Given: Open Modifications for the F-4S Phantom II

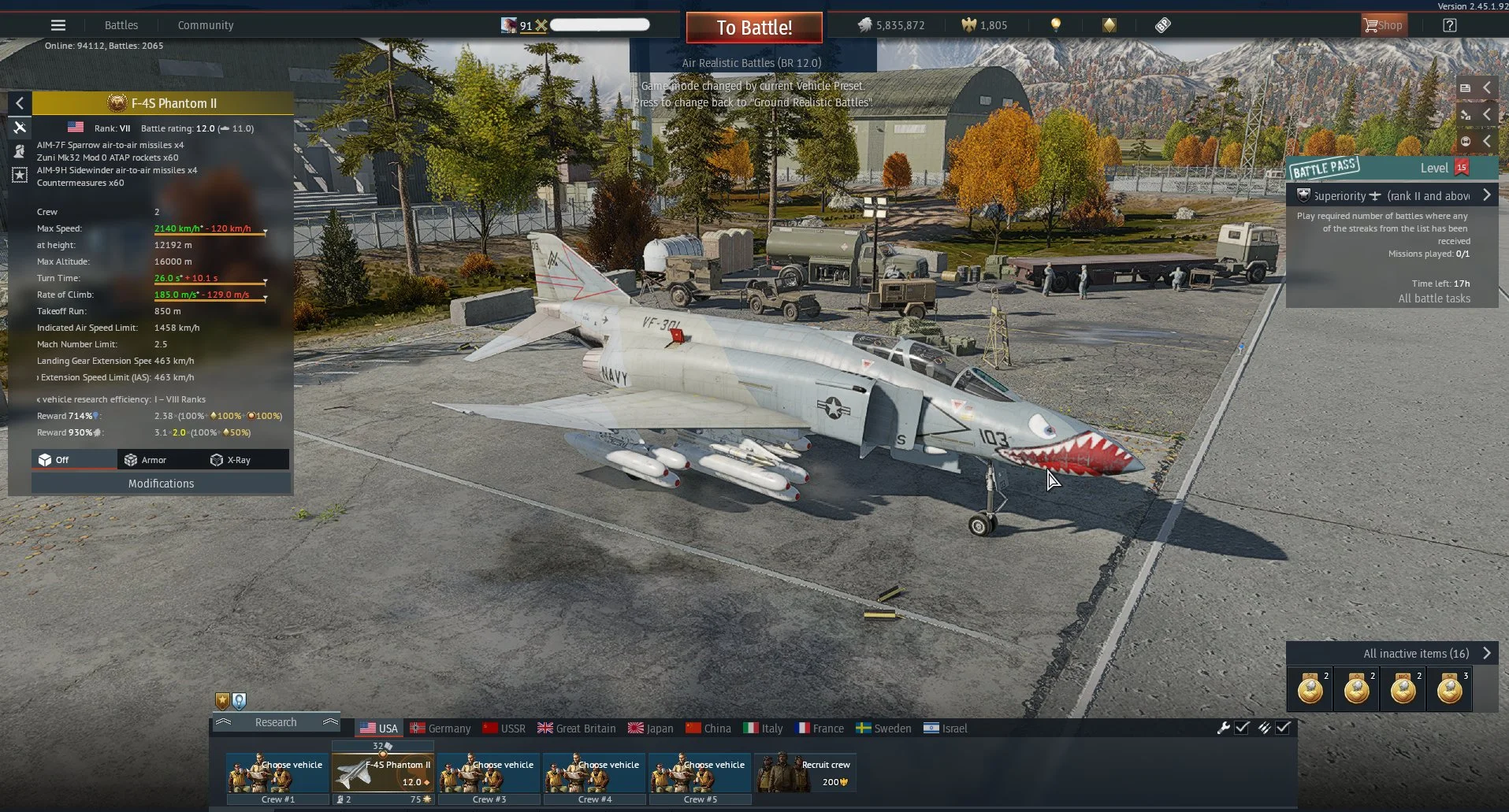Looking at the screenshot, I should coord(161,484).
